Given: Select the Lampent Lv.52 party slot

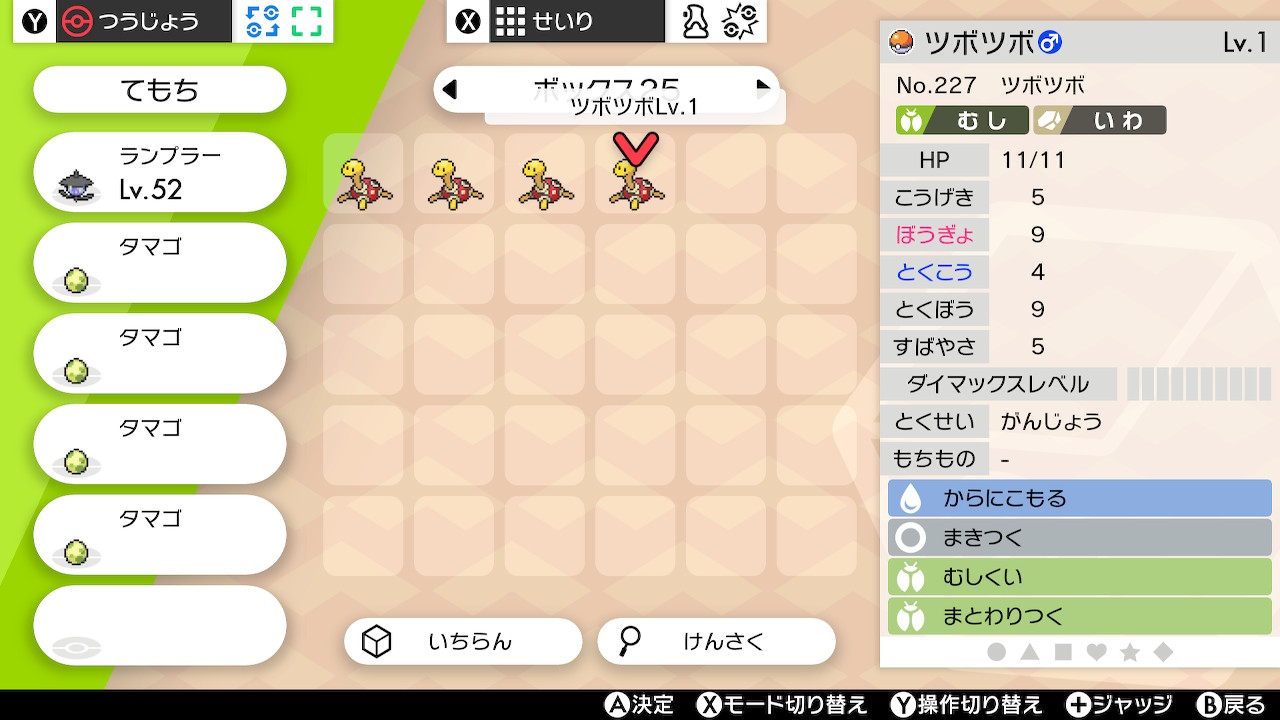Looking at the screenshot, I should point(159,172).
